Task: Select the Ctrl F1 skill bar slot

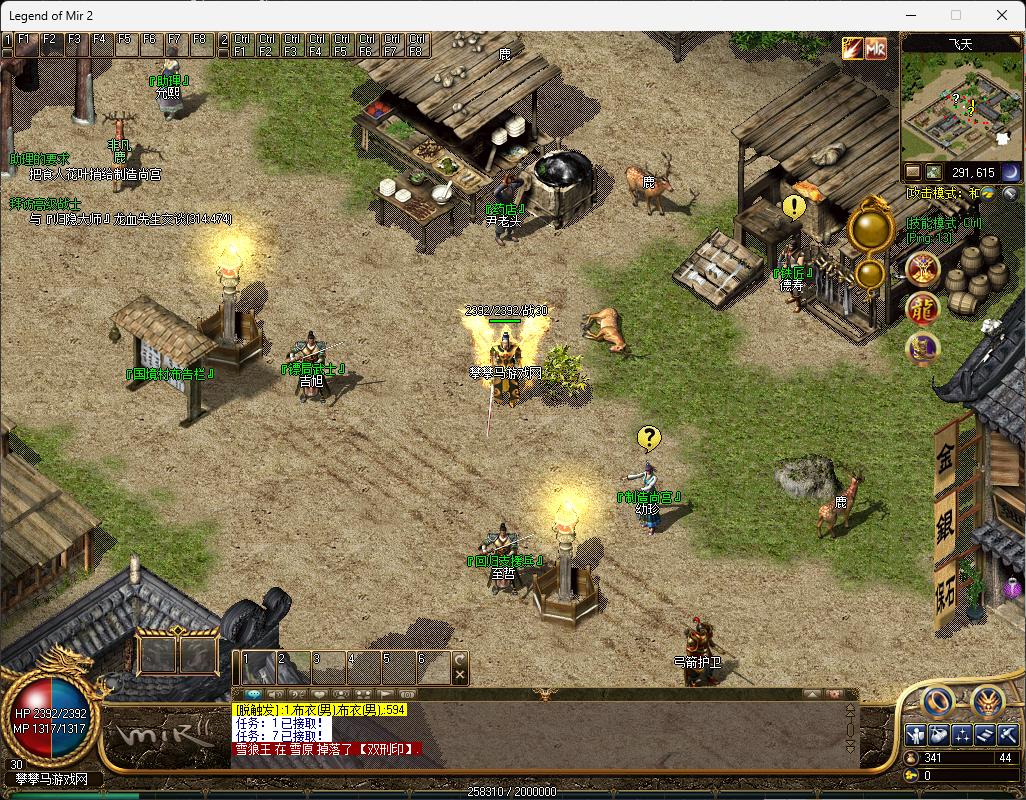Action: point(241,45)
